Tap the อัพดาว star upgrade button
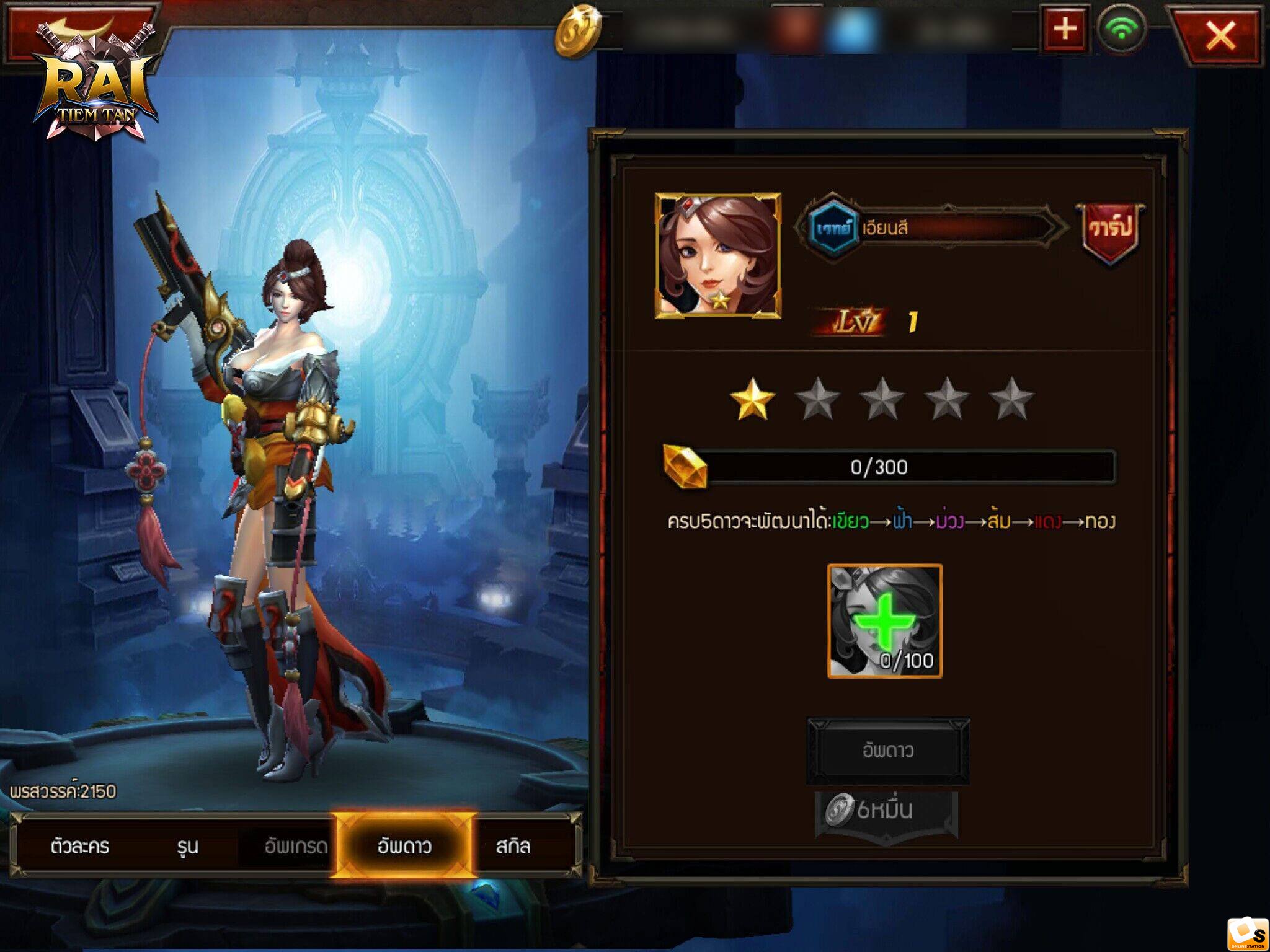The height and width of the screenshot is (952, 1270). click(887, 751)
